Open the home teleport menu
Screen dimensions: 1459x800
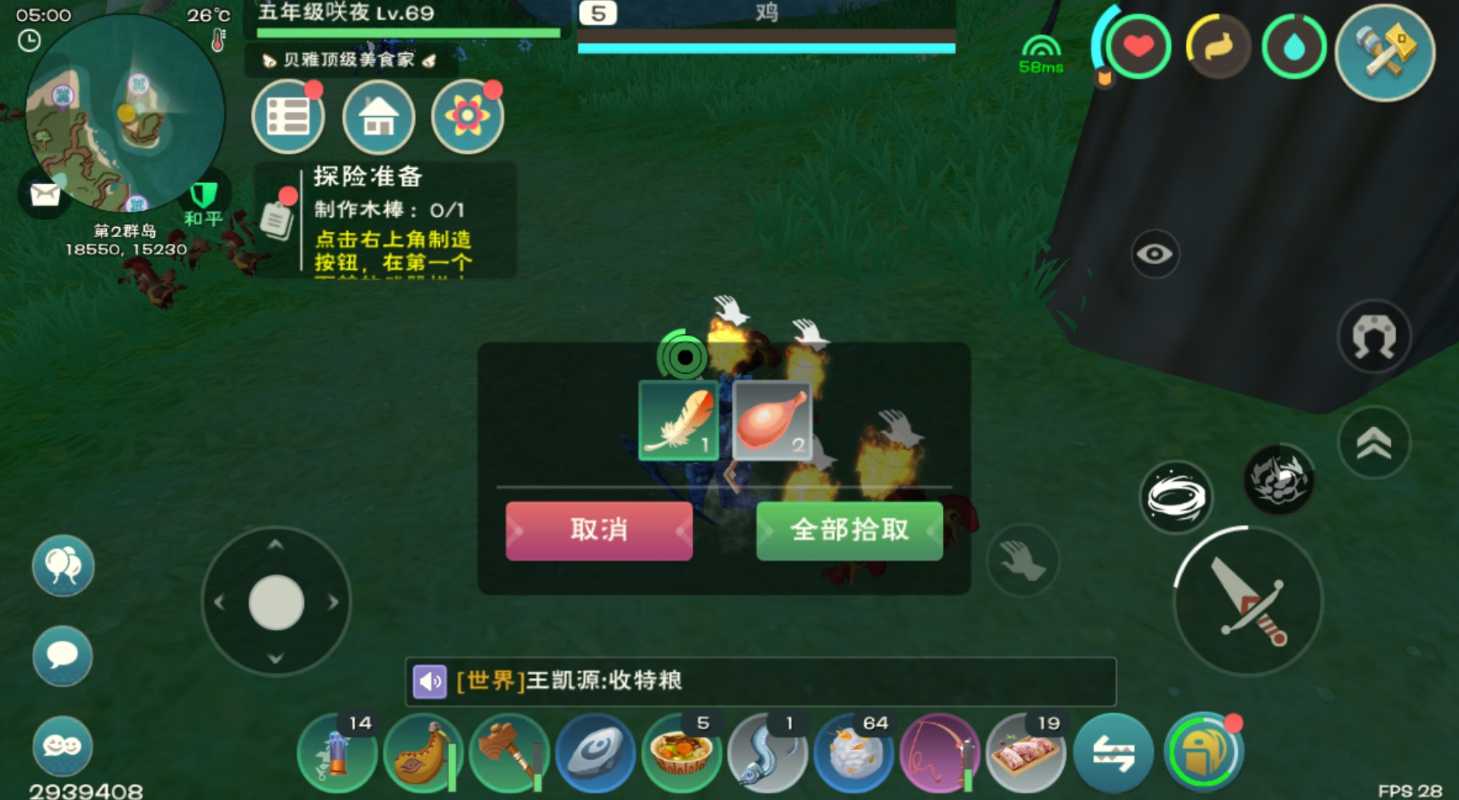378,117
